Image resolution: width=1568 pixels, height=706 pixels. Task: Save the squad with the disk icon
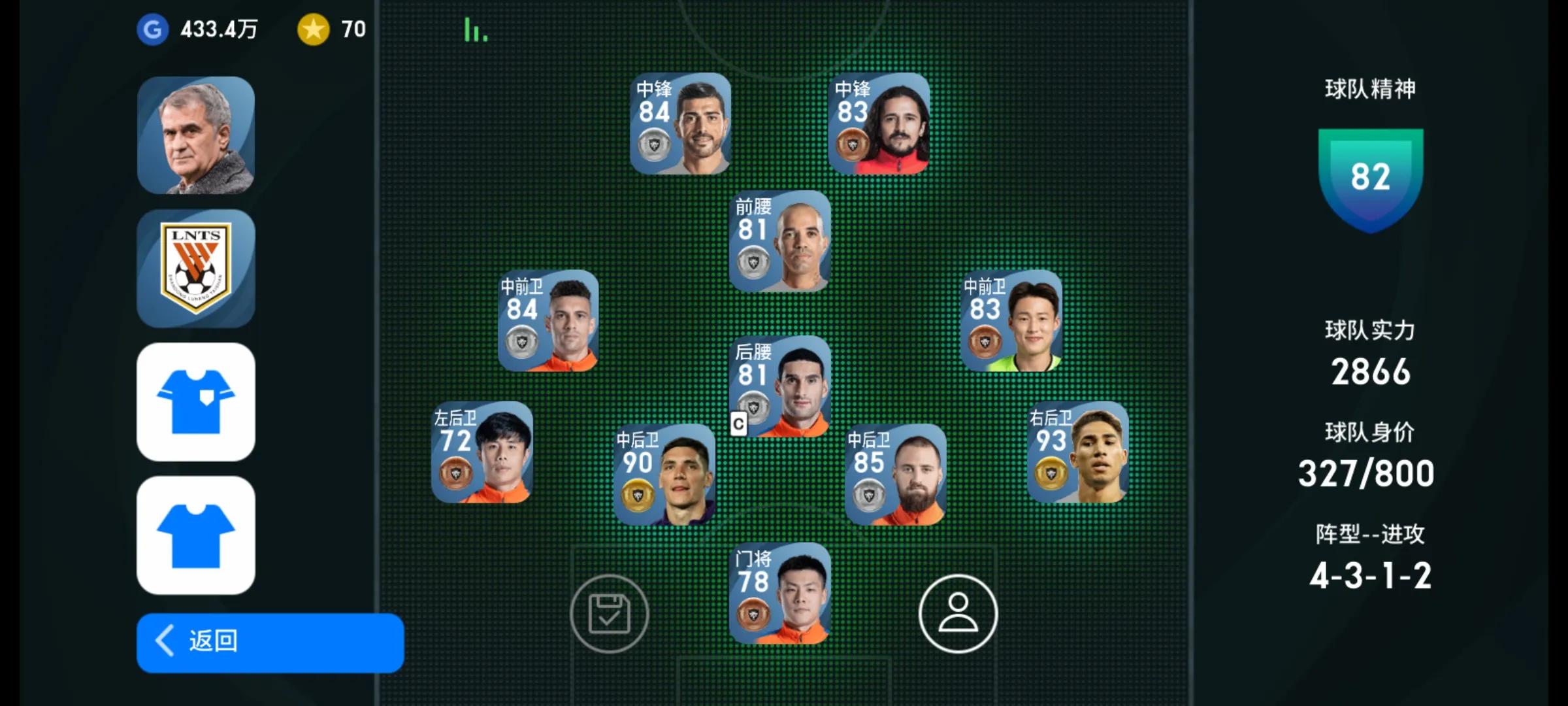609,613
